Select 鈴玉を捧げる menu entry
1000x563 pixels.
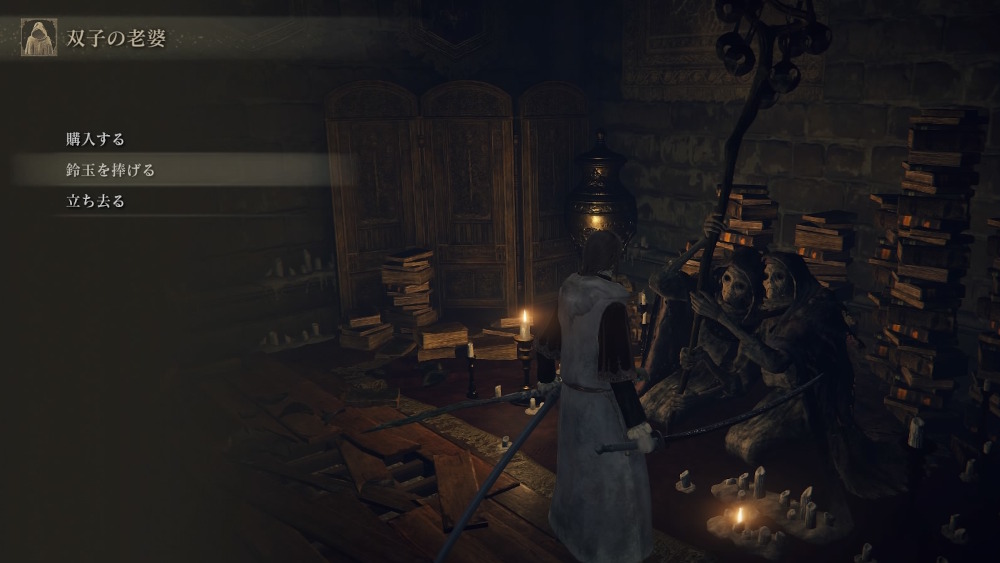point(110,170)
